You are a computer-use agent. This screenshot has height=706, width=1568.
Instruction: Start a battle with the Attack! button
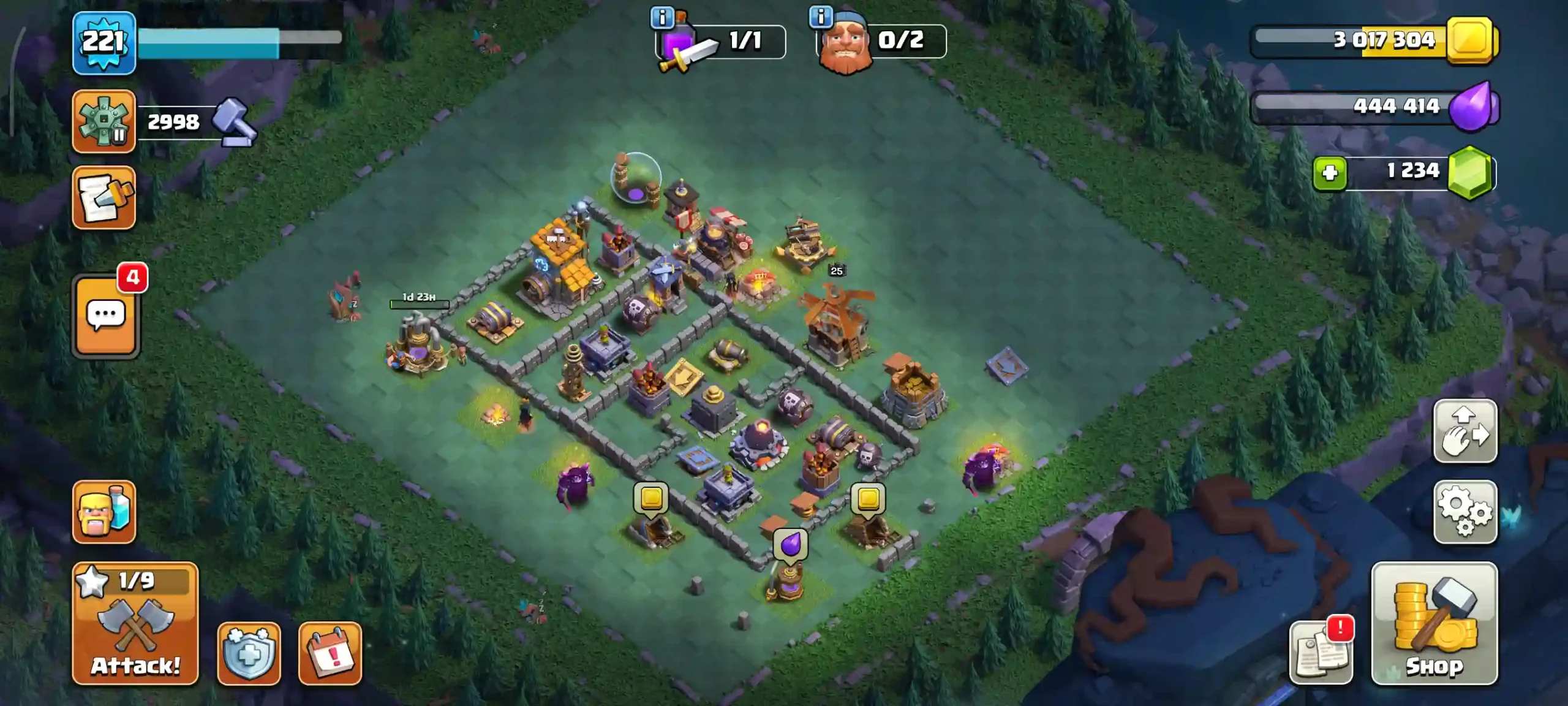point(135,624)
